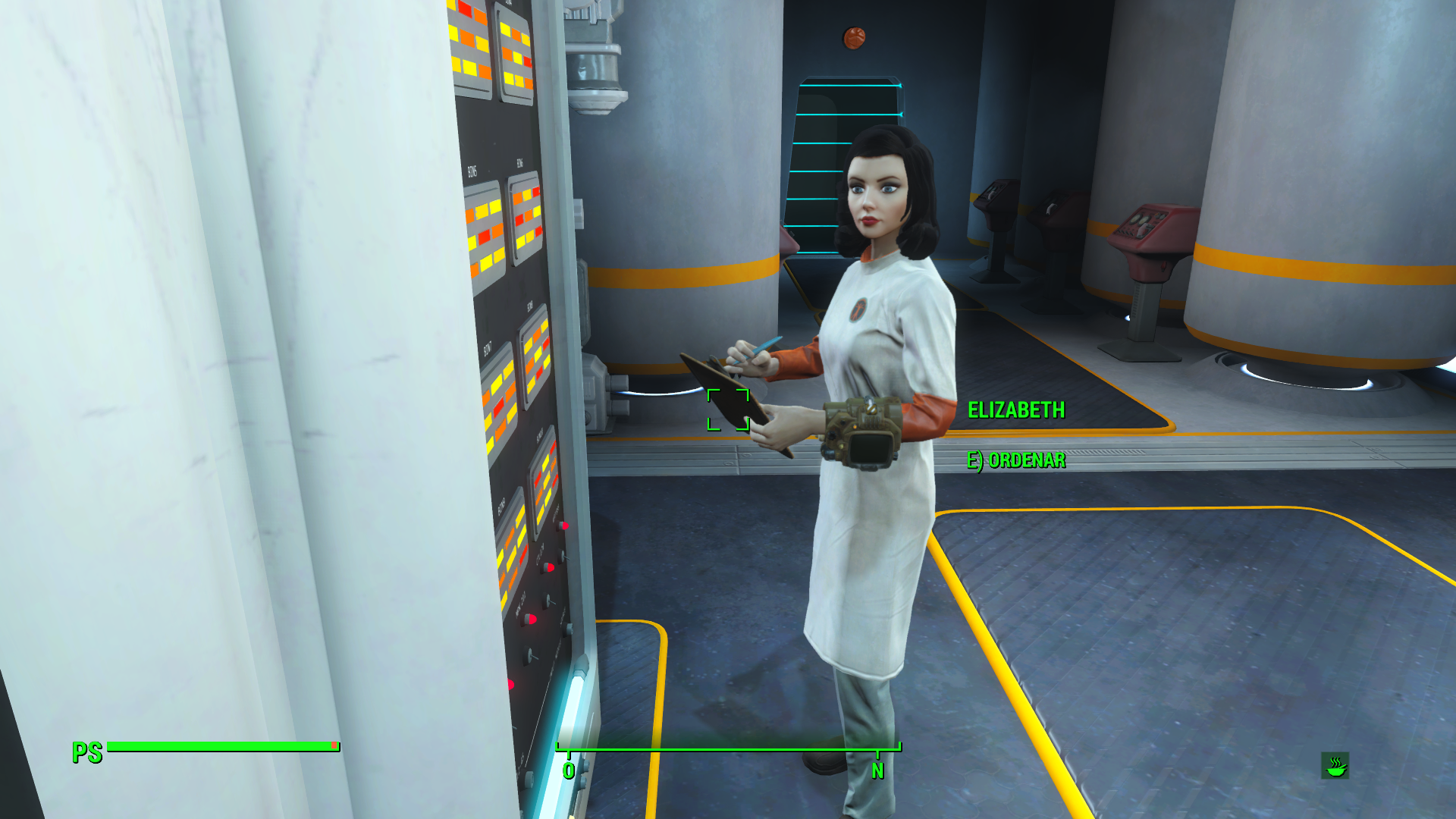The height and width of the screenshot is (819, 1456).
Task: Click the steaming bowl status icon
Action: 1335,766
